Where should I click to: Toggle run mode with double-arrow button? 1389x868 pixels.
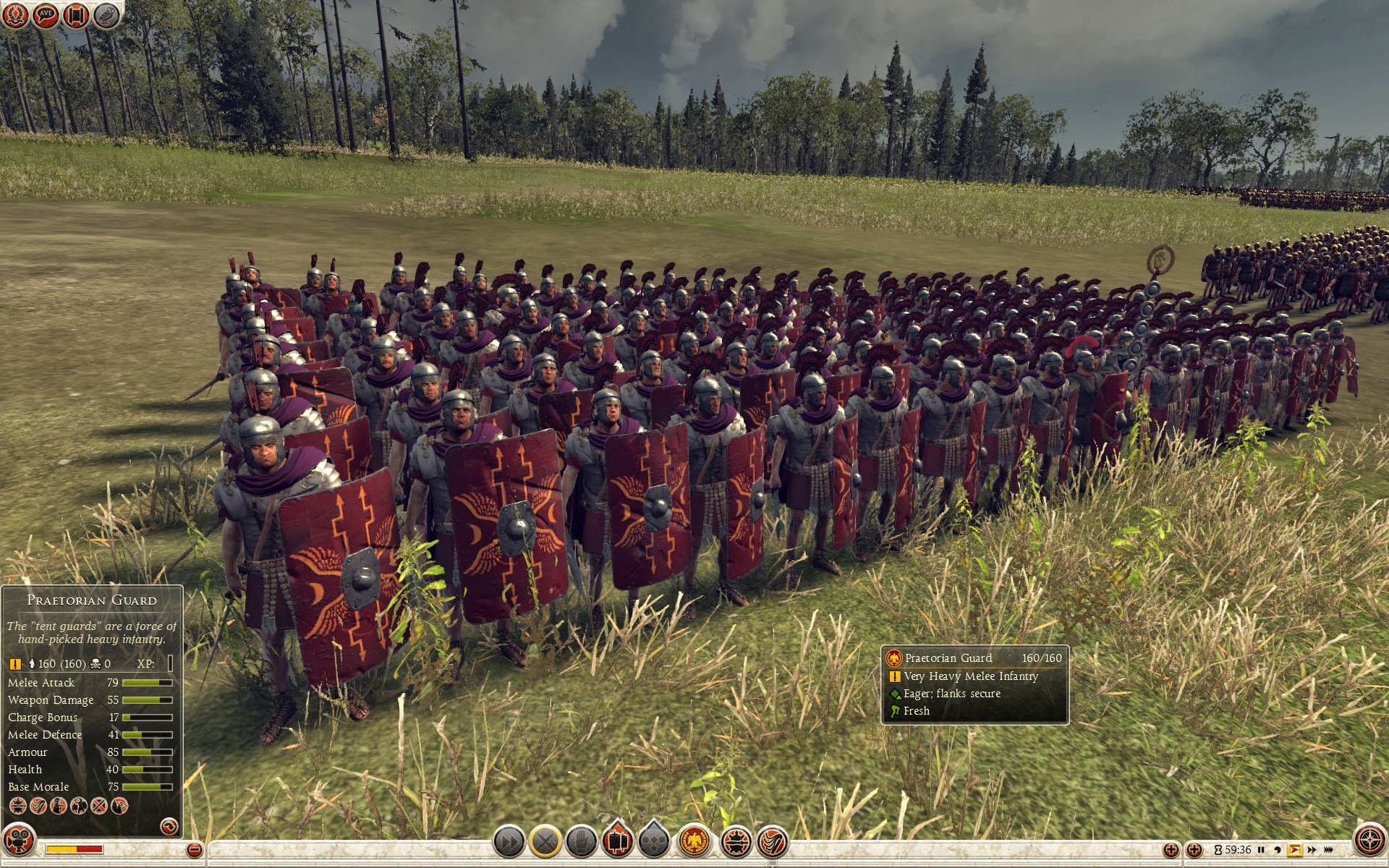(509, 842)
